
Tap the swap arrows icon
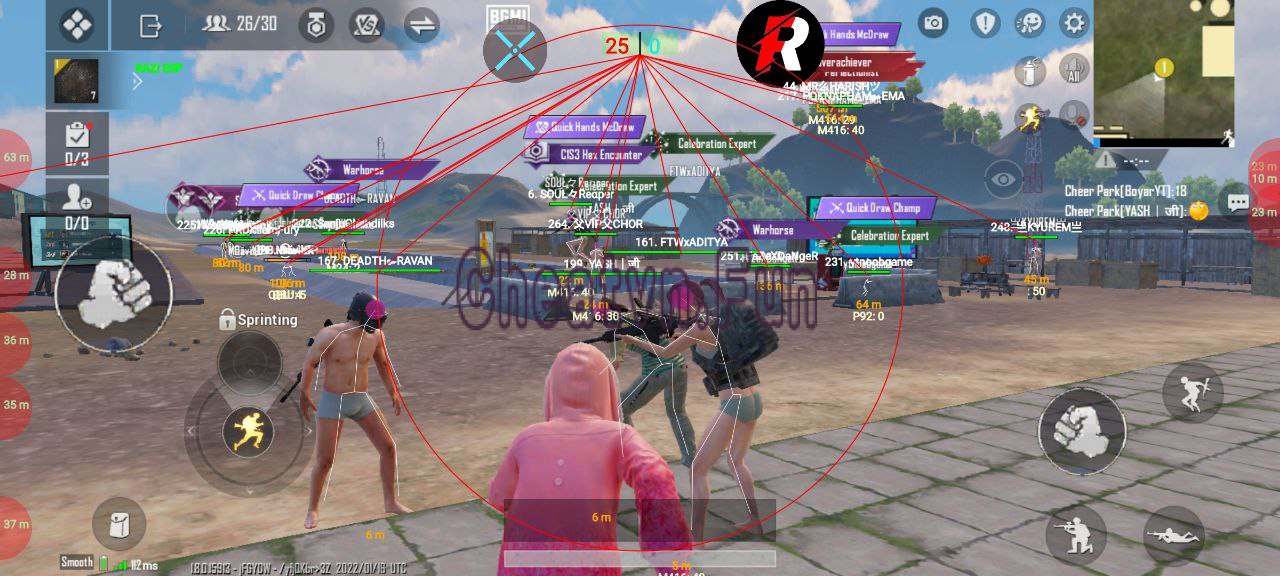point(422,24)
